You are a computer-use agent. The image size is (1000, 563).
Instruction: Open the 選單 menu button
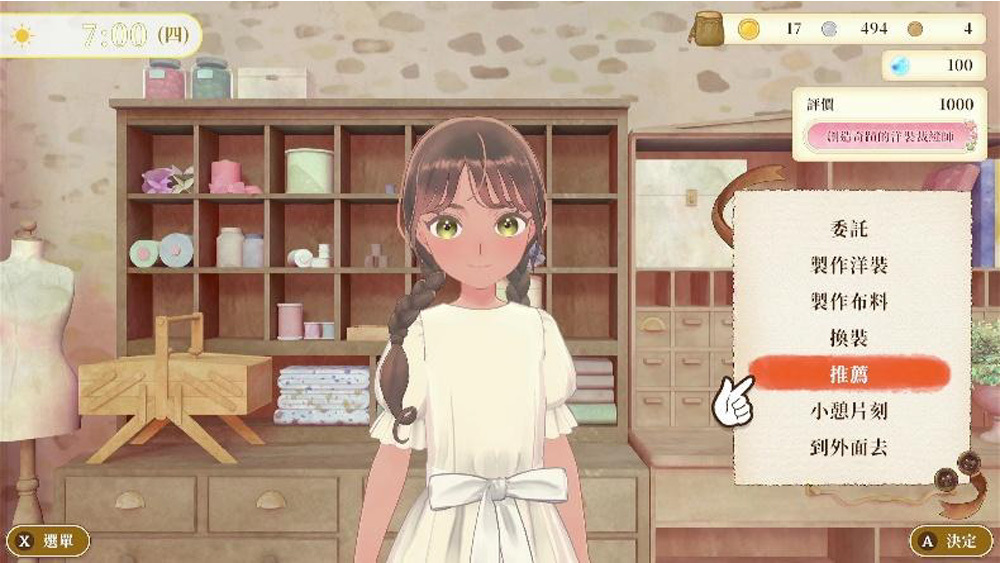click(49, 541)
